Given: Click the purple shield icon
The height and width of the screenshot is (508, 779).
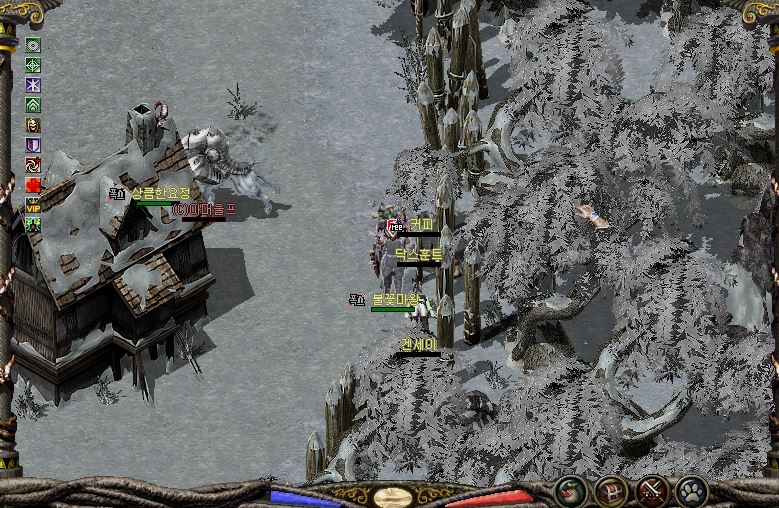Looking at the screenshot, I should [33, 145].
